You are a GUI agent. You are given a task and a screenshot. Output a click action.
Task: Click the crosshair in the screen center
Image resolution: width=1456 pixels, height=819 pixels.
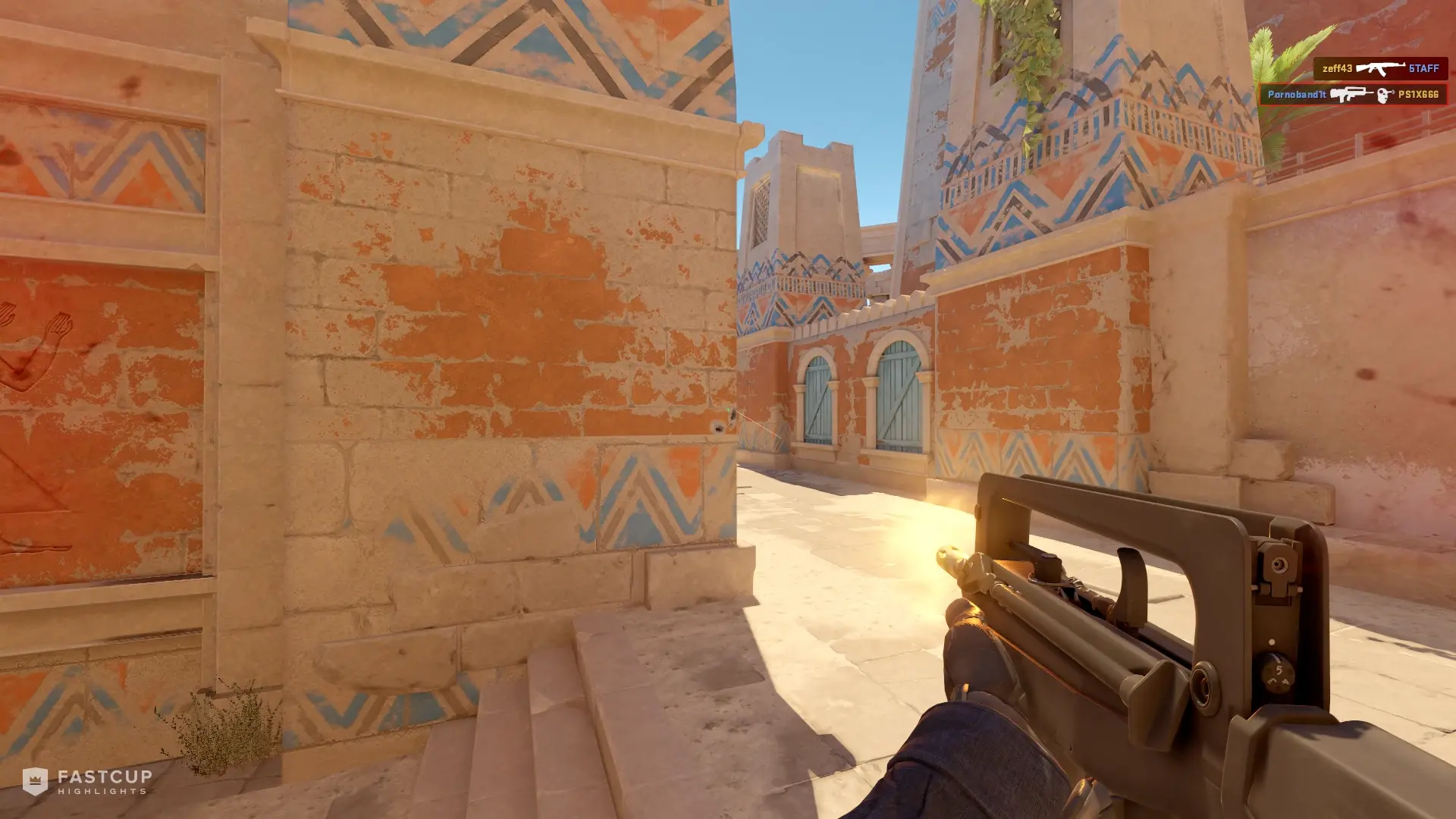tap(728, 409)
